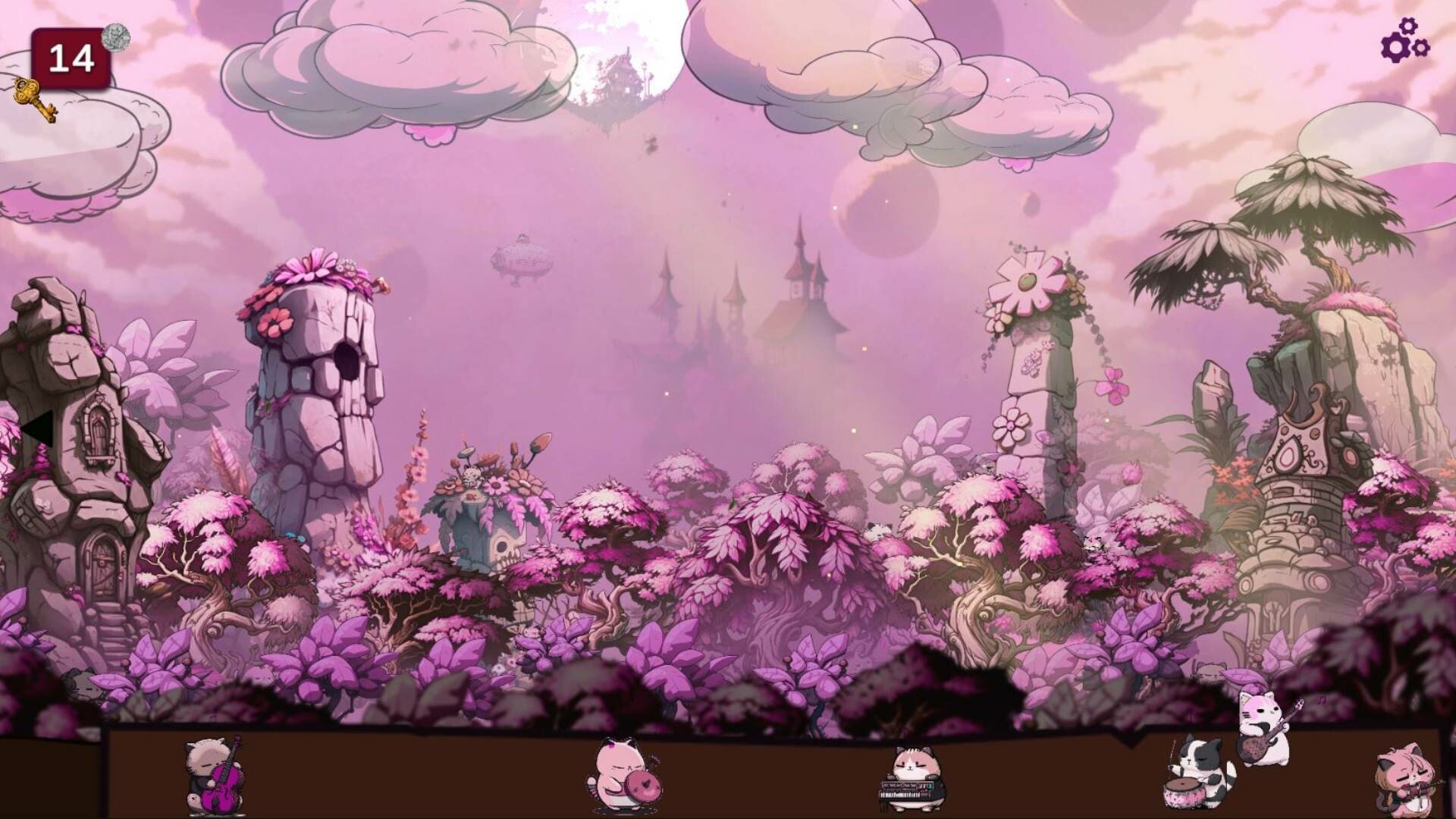The image size is (1456, 819).
Task: Click the pink cat with the tambourine
Action: point(622,773)
